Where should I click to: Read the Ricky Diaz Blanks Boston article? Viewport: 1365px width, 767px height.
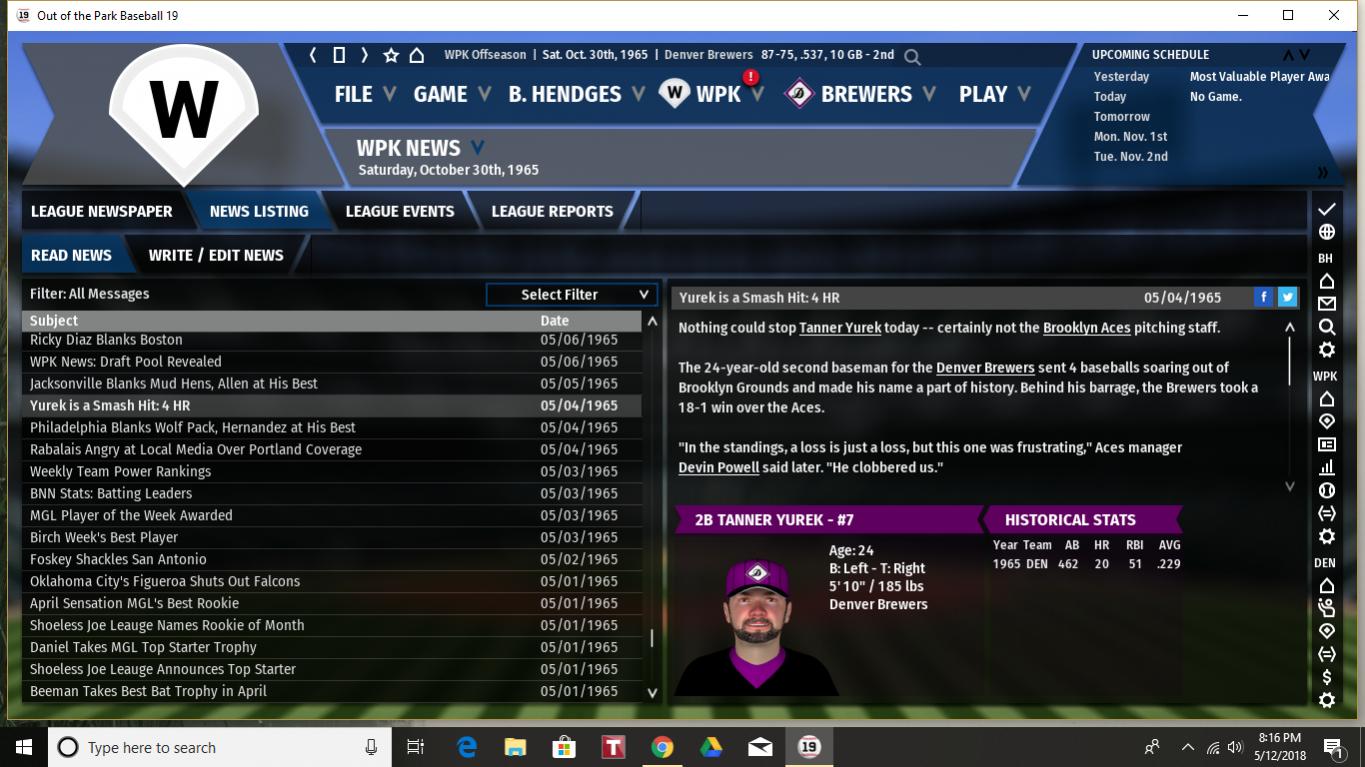click(106, 340)
